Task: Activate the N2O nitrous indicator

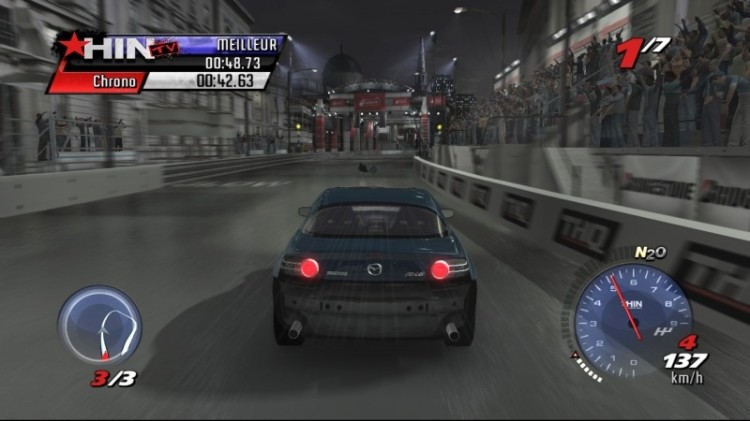Action: [650, 252]
